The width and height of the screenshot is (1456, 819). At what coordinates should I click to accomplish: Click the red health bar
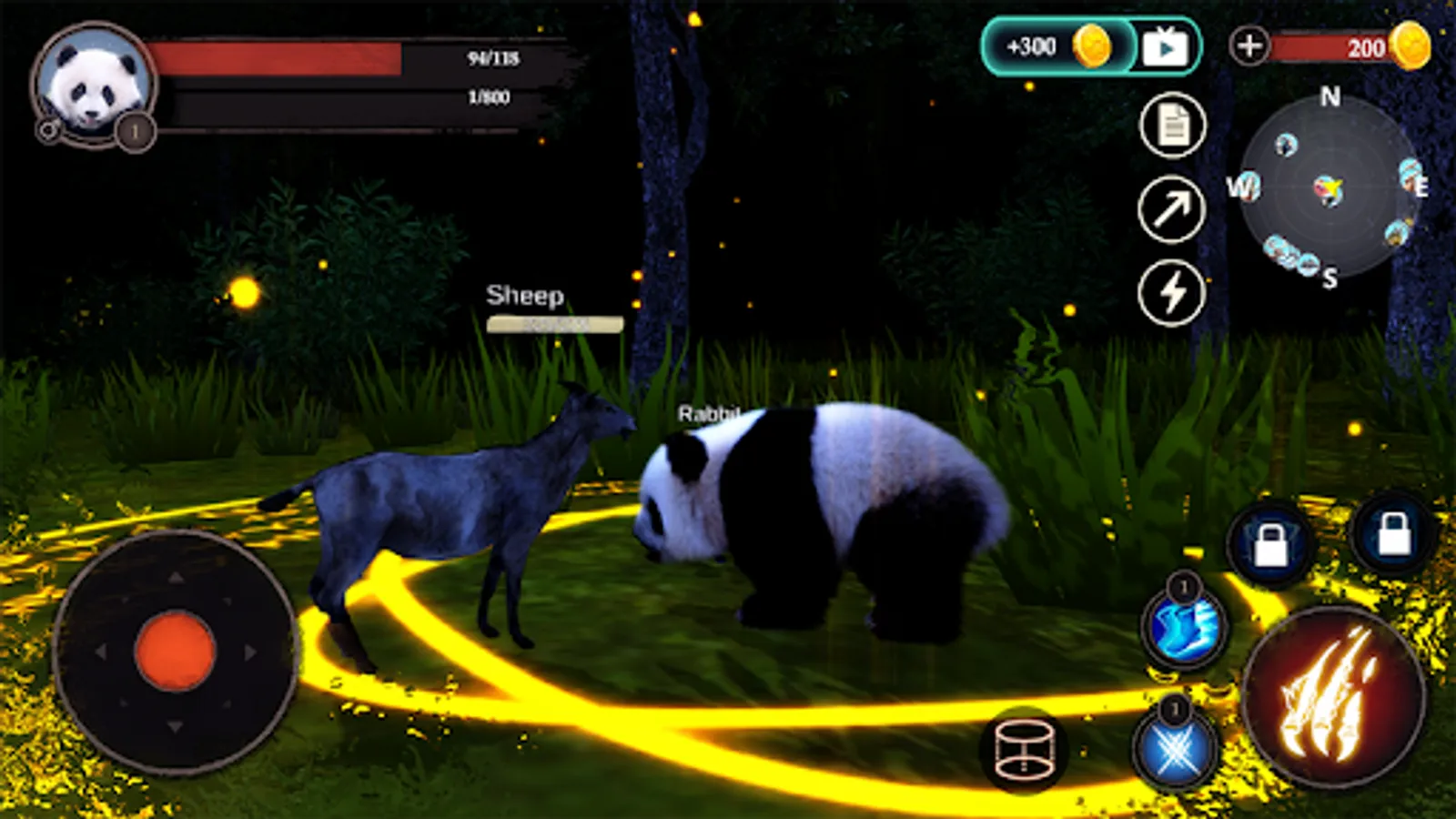click(273, 58)
